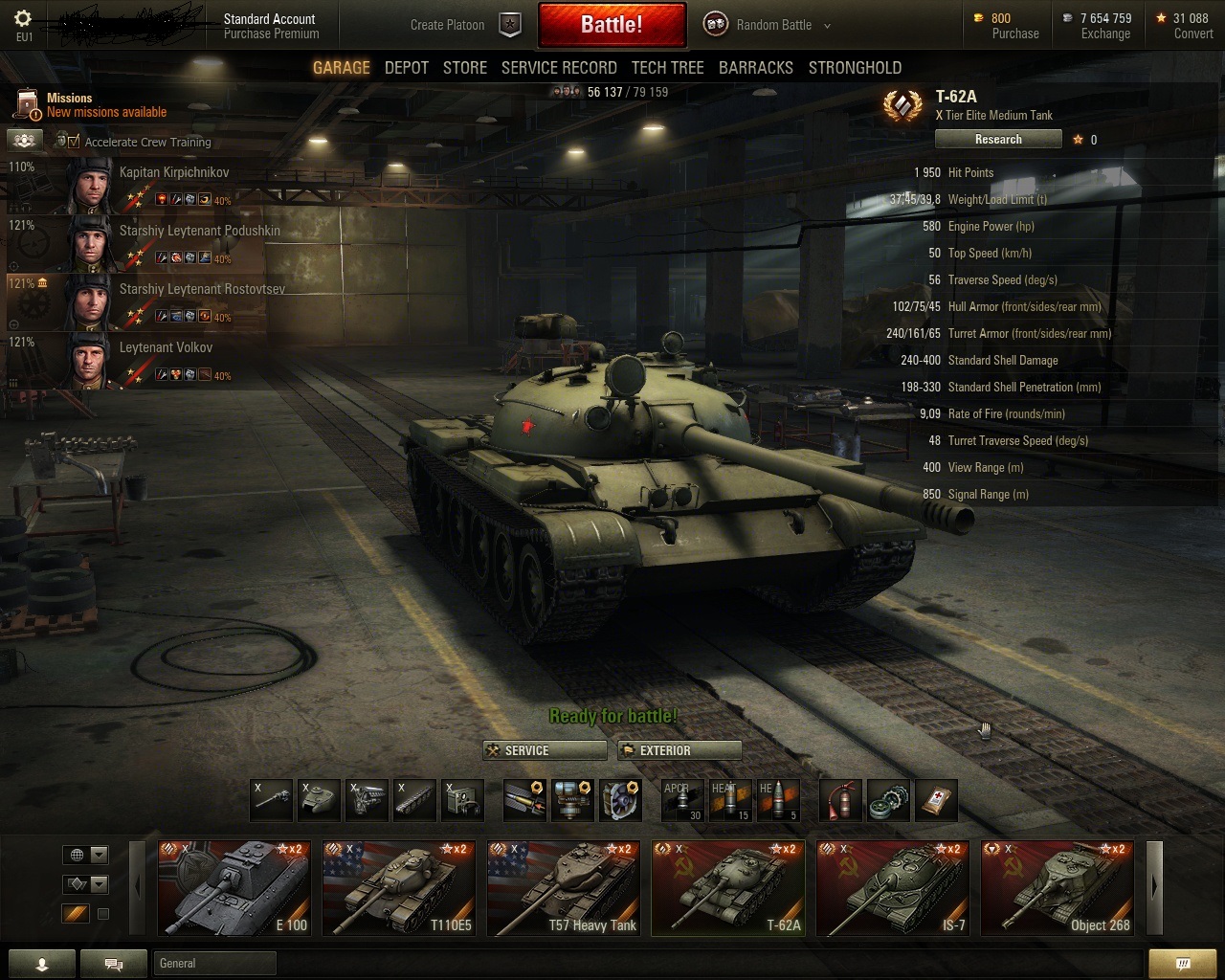This screenshot has height=980, width=1225.
Task: Select the E 100 tank in carousel
Action: 234,888
